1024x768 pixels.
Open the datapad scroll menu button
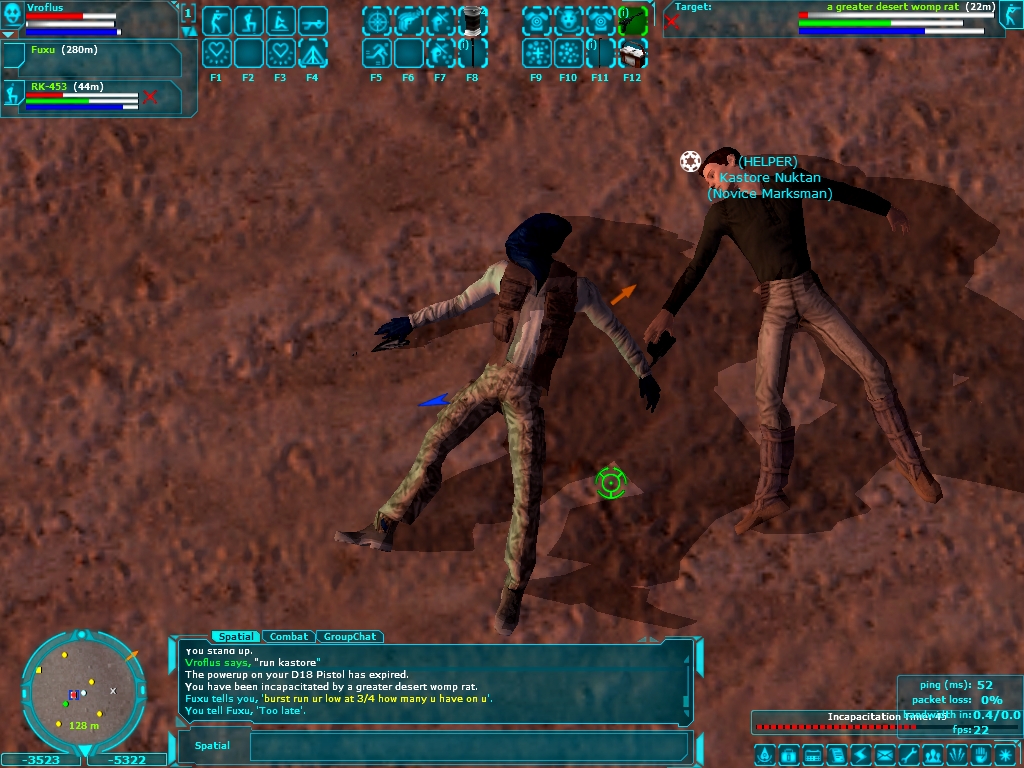click(836, 754)
